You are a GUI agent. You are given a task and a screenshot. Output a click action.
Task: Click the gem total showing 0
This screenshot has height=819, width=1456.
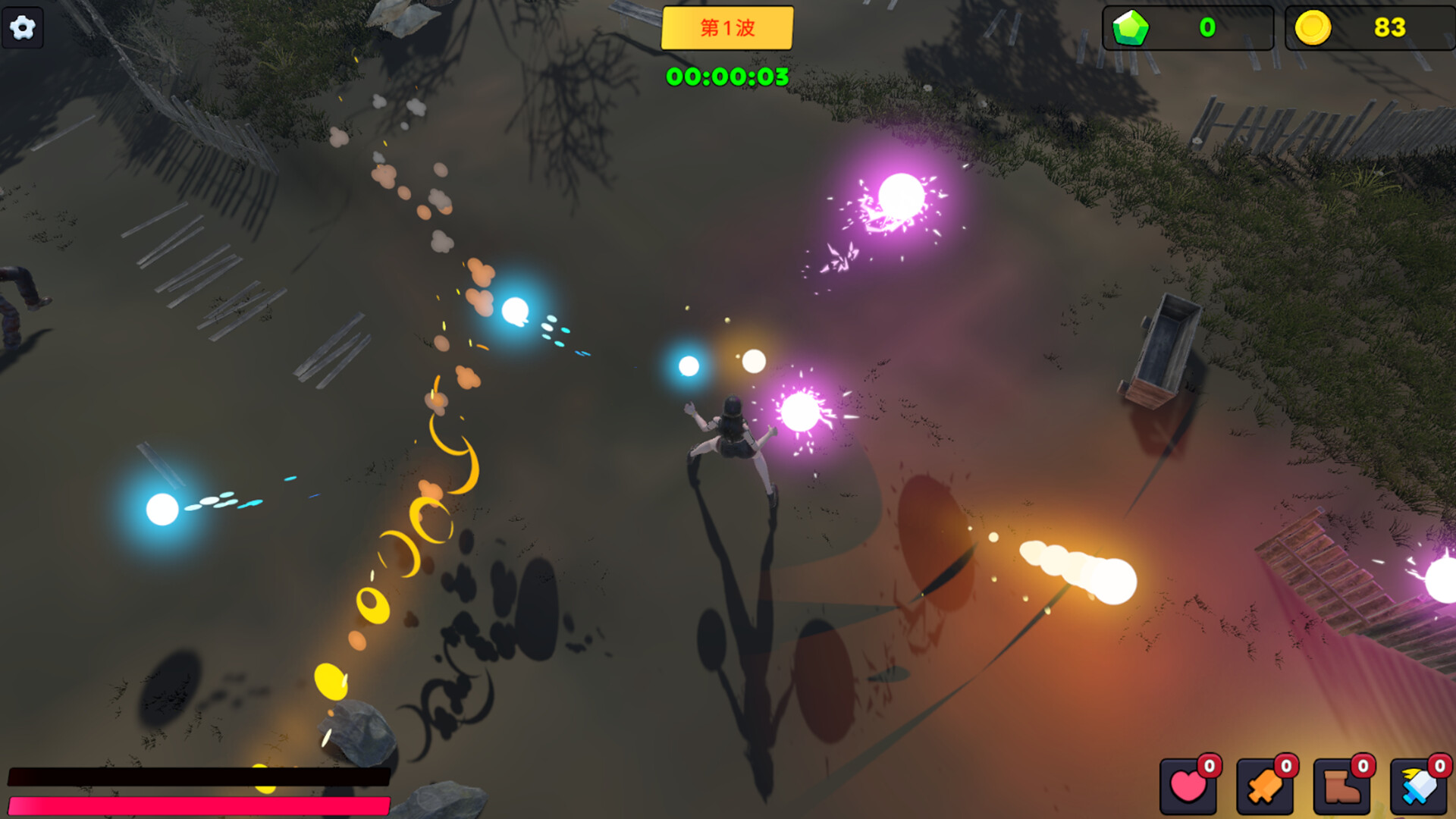pyautogui.click(x=1207, y=29)
